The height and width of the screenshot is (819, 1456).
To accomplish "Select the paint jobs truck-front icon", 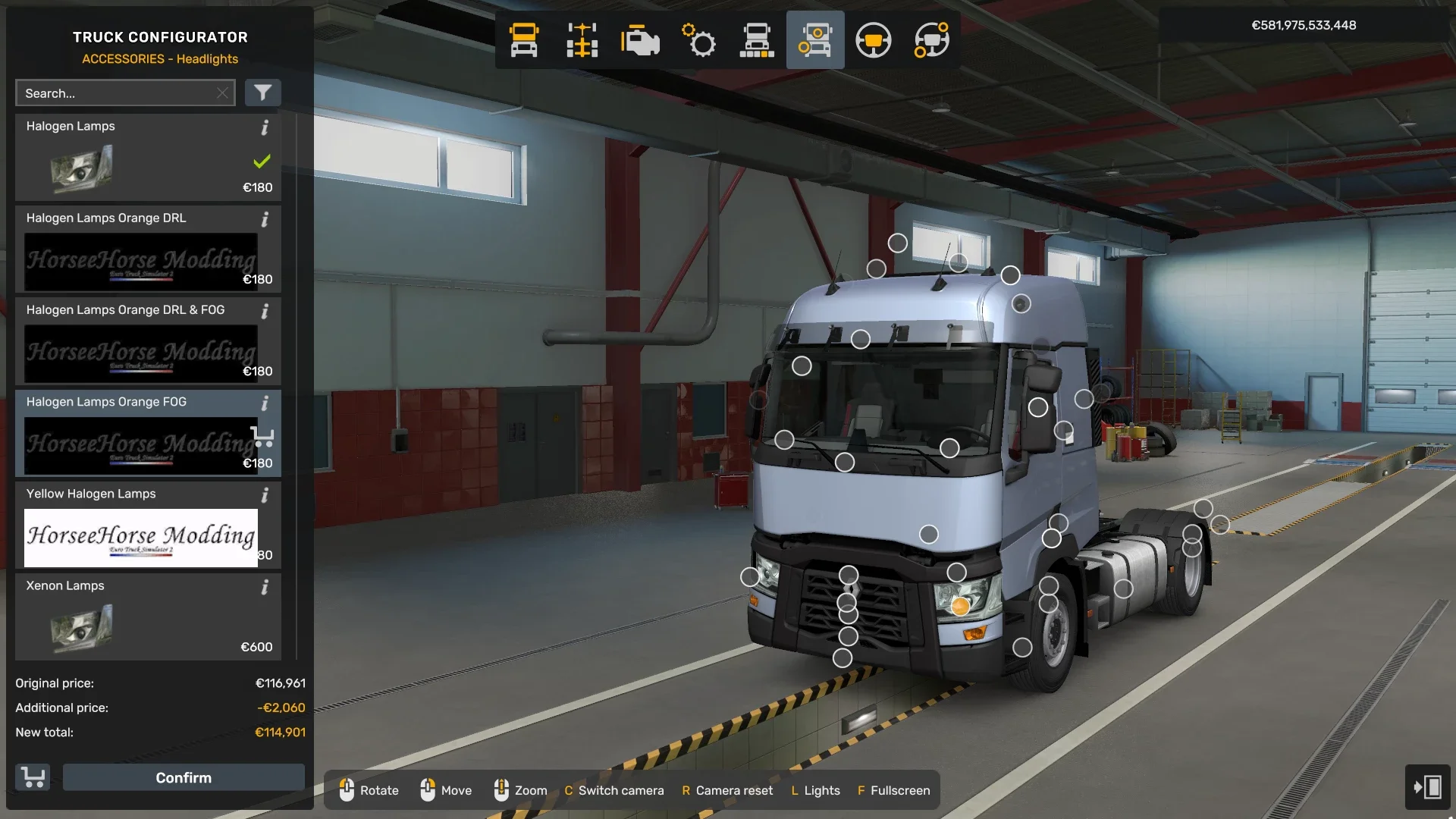I will point(524,40).
